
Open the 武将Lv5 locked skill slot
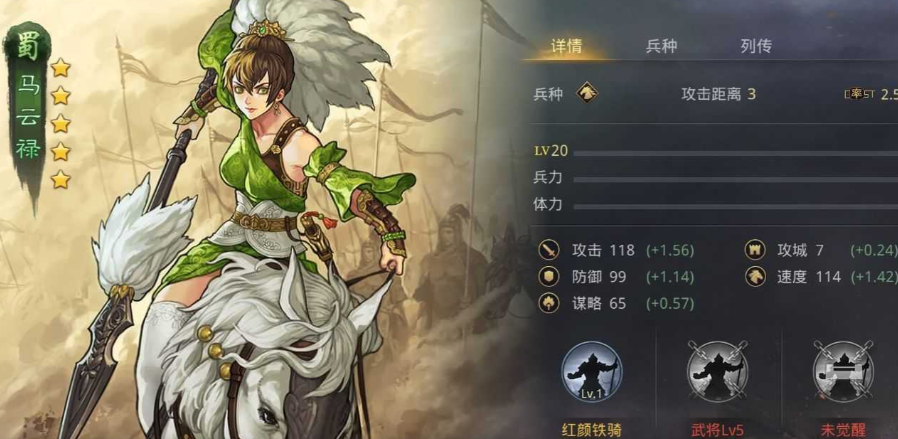point(717,372)
